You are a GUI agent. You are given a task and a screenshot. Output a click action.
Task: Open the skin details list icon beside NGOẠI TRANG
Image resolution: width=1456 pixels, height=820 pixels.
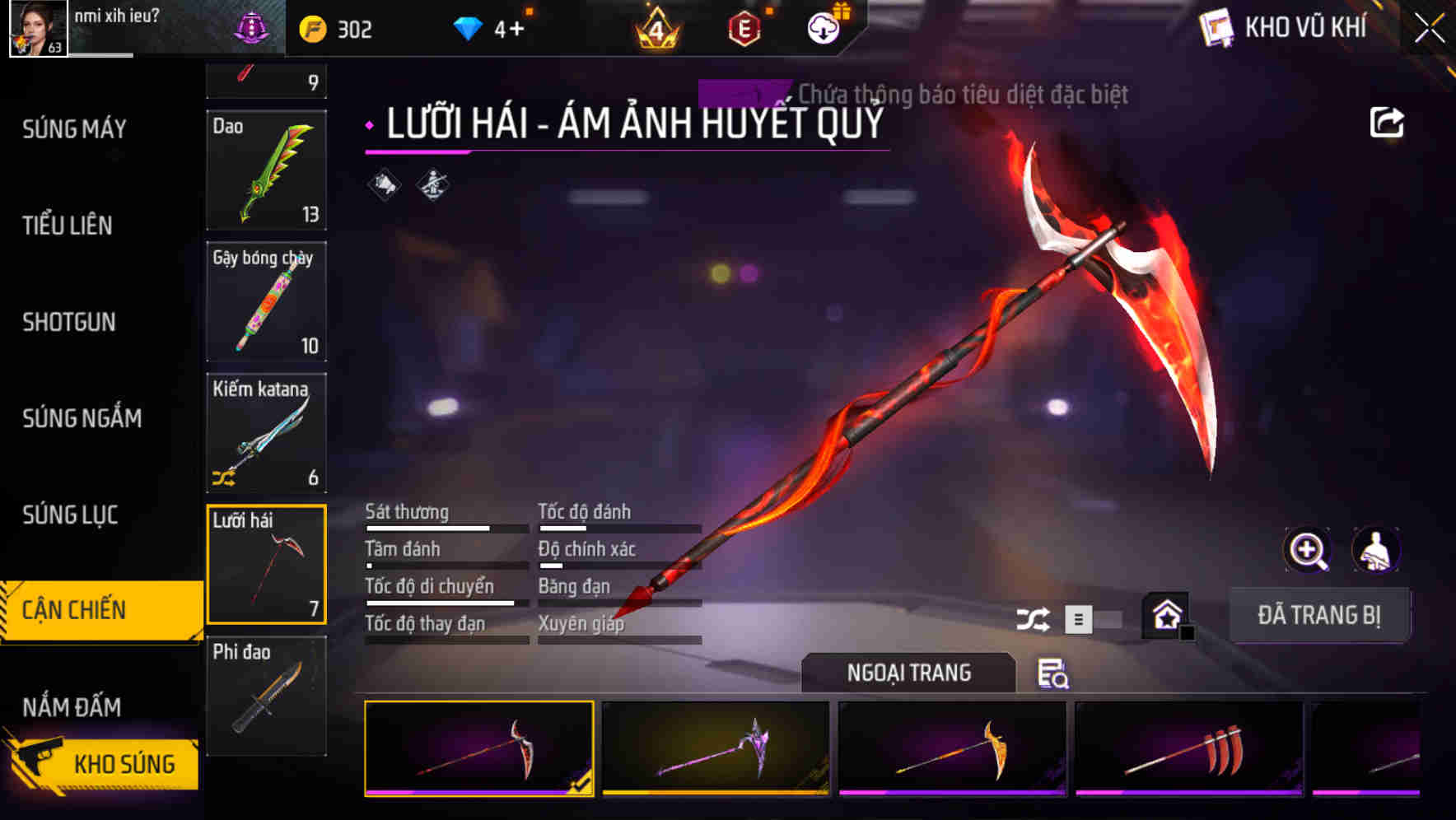coord(1055,673)
